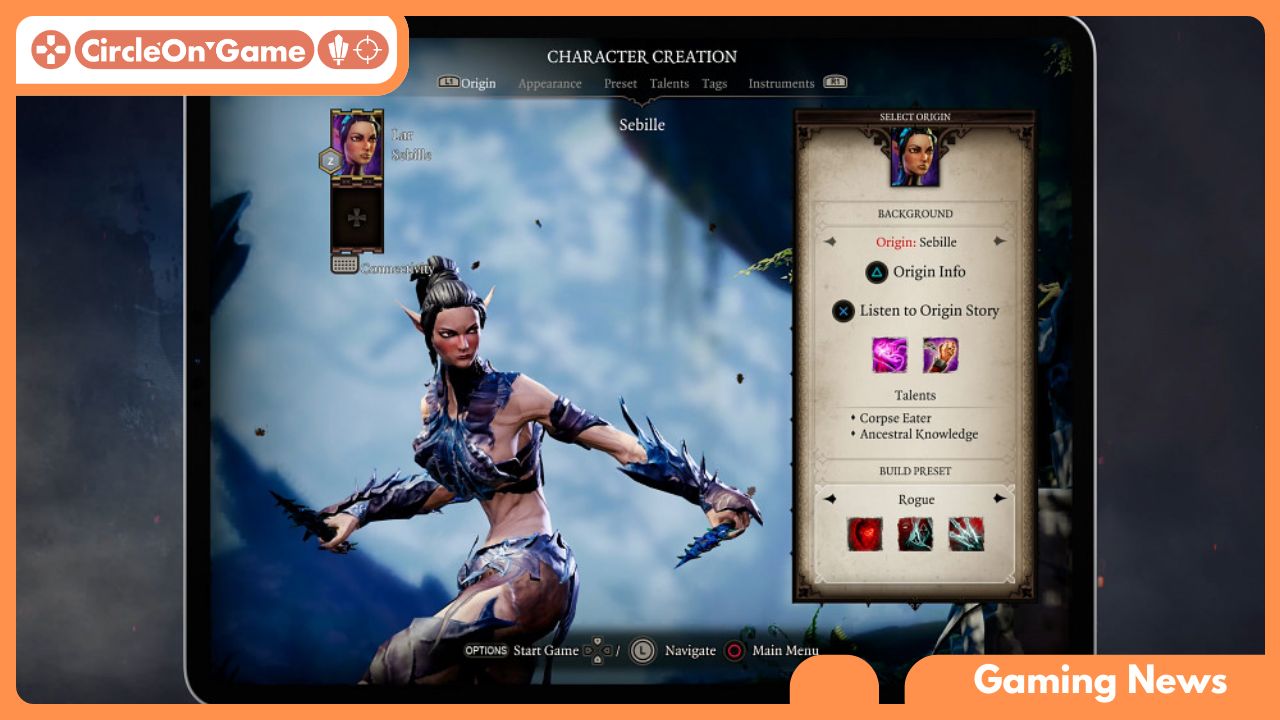This screenshot has width=1280, height=720.
Task: Switch to the Talents tab
Action: (x=669, y=84)
